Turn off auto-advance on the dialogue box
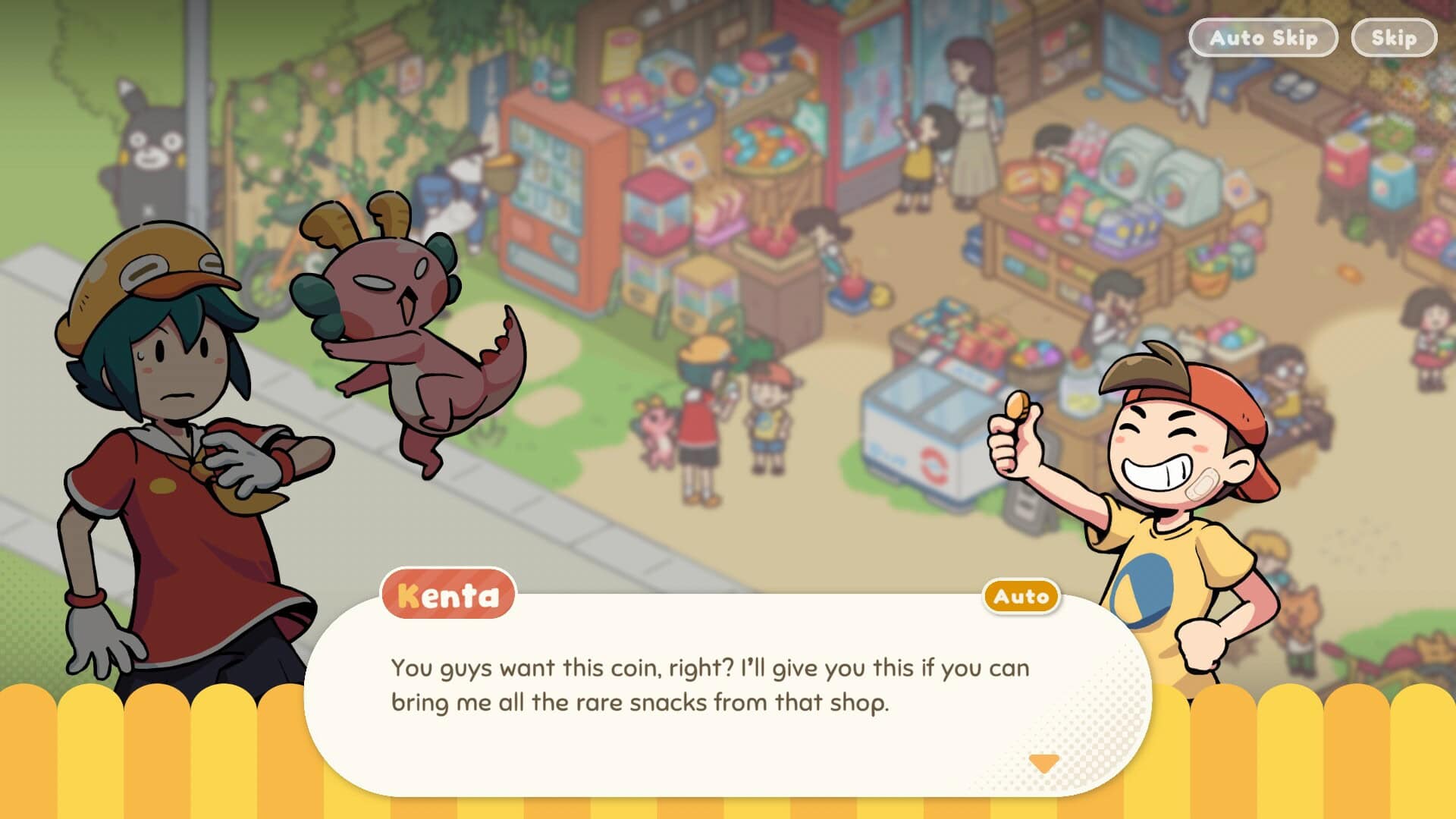 [x=1020, y=597]
